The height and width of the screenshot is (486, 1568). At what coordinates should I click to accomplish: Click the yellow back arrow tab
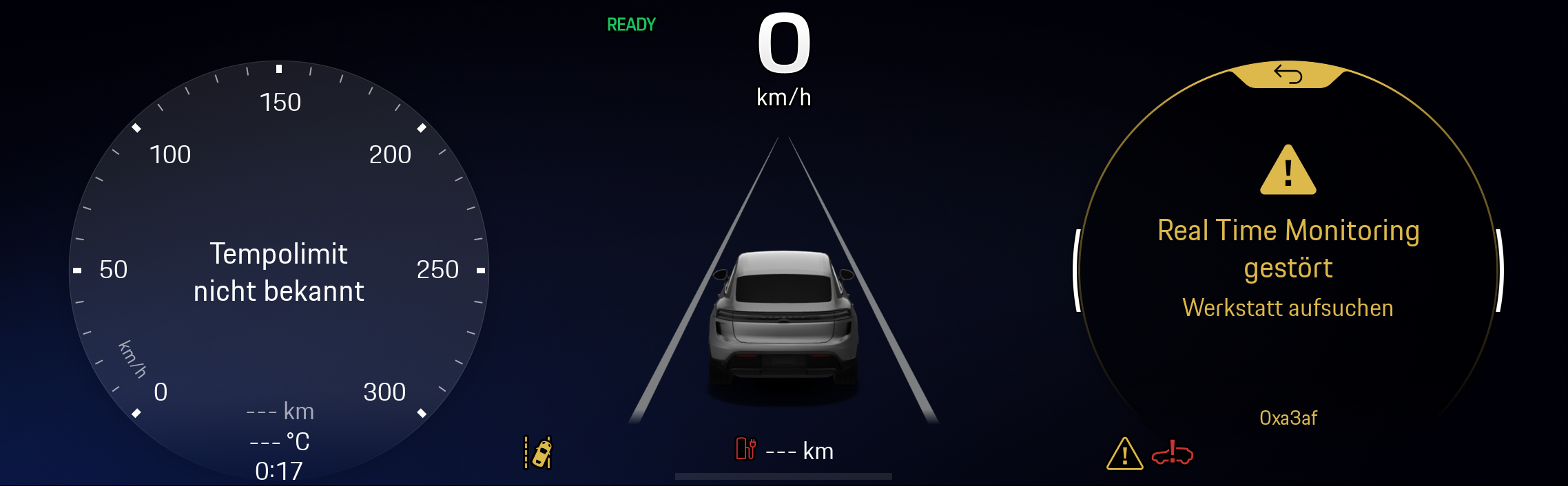tap(1288, 74)
